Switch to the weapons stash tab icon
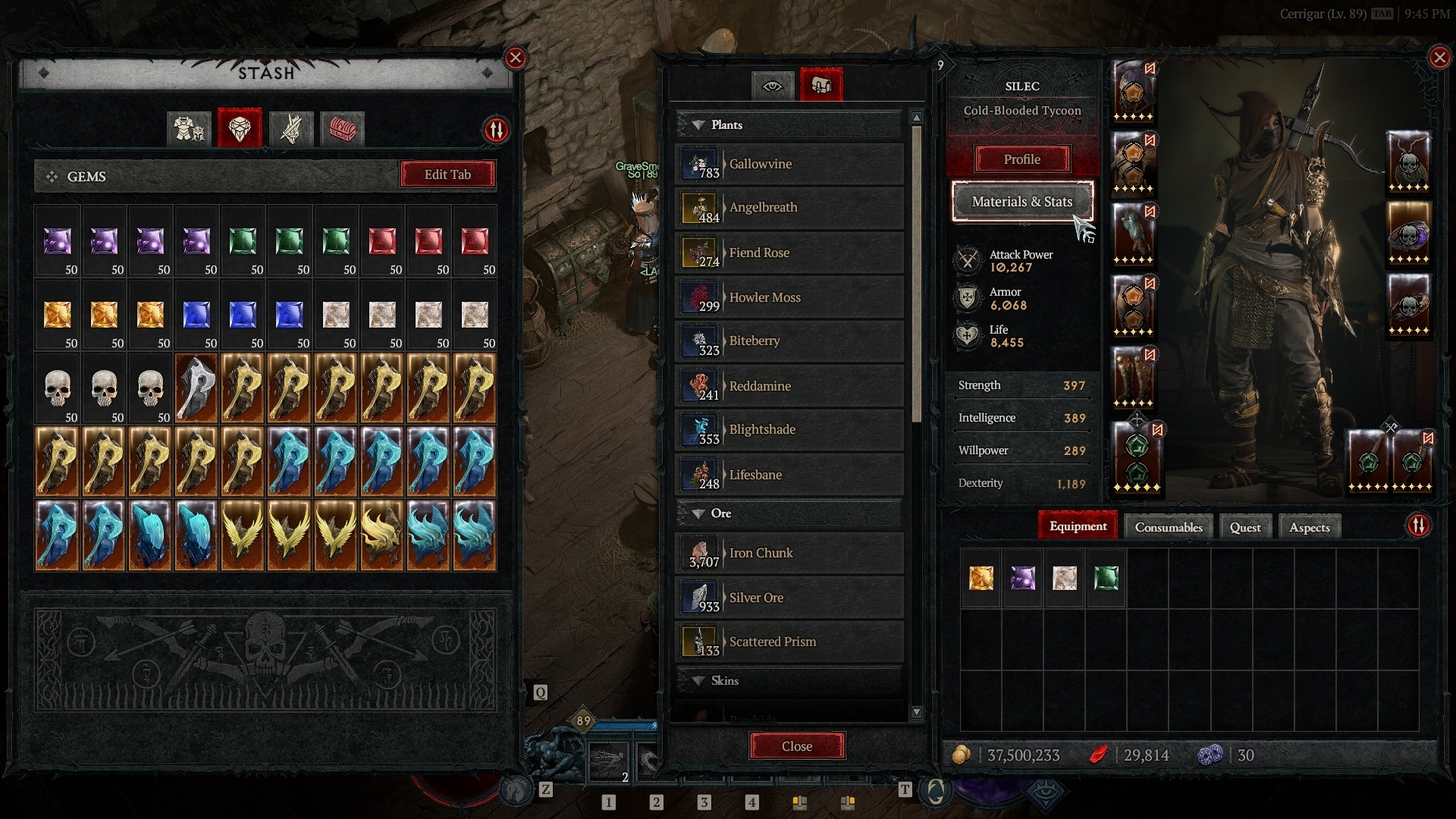Image resolution: width=1456 pixels, height=819 pixels. click(290, 129)
